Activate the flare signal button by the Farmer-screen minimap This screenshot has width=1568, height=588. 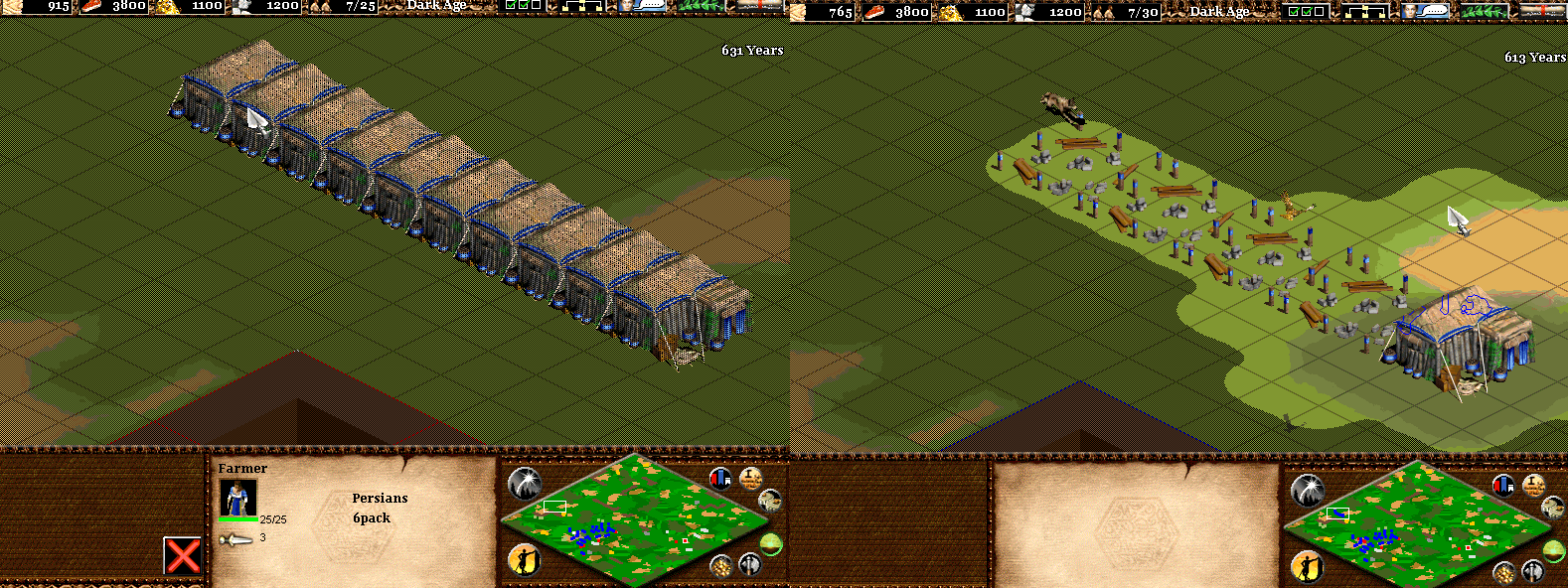point(524,484)
